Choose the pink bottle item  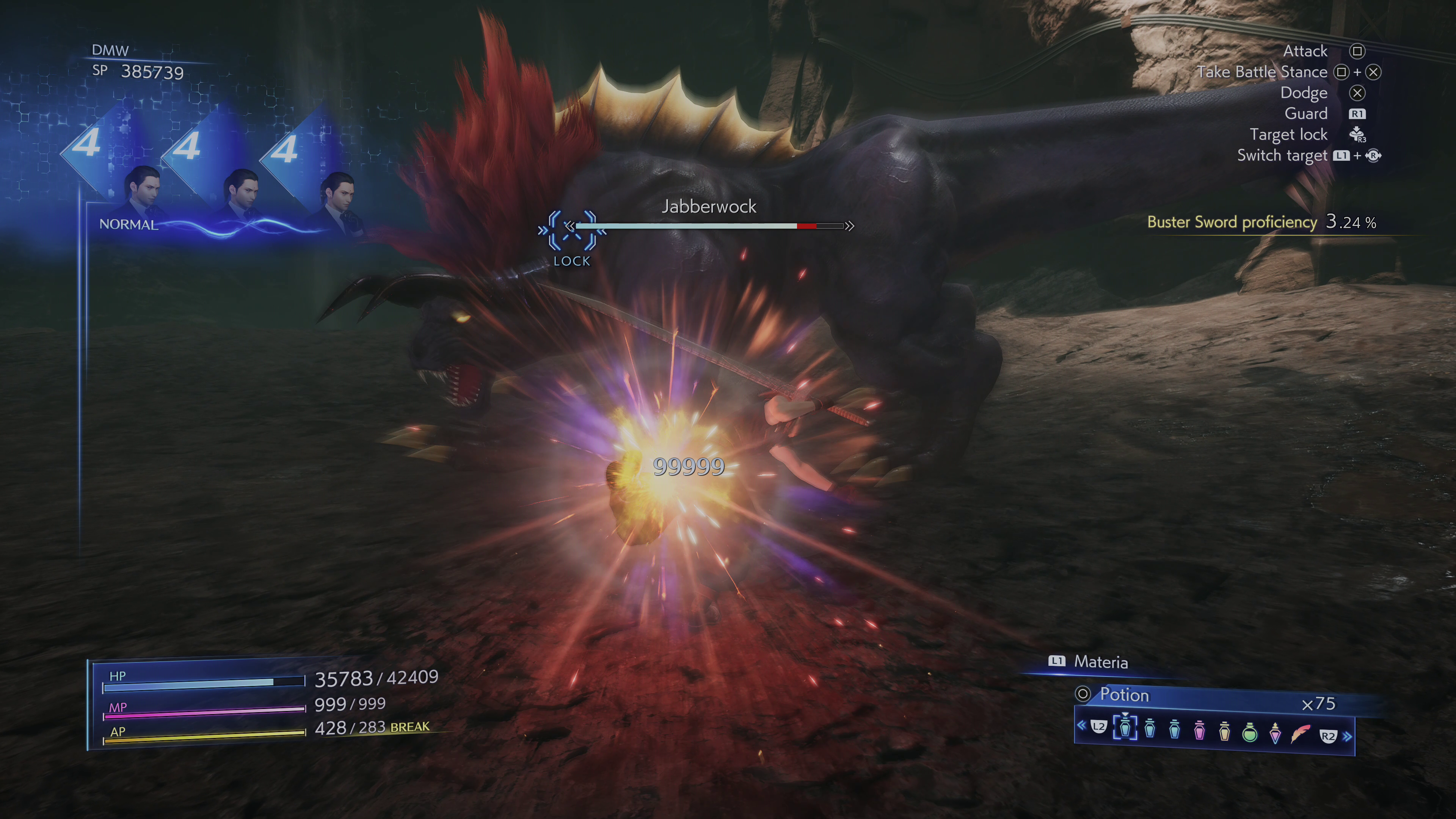point(1199,731)
